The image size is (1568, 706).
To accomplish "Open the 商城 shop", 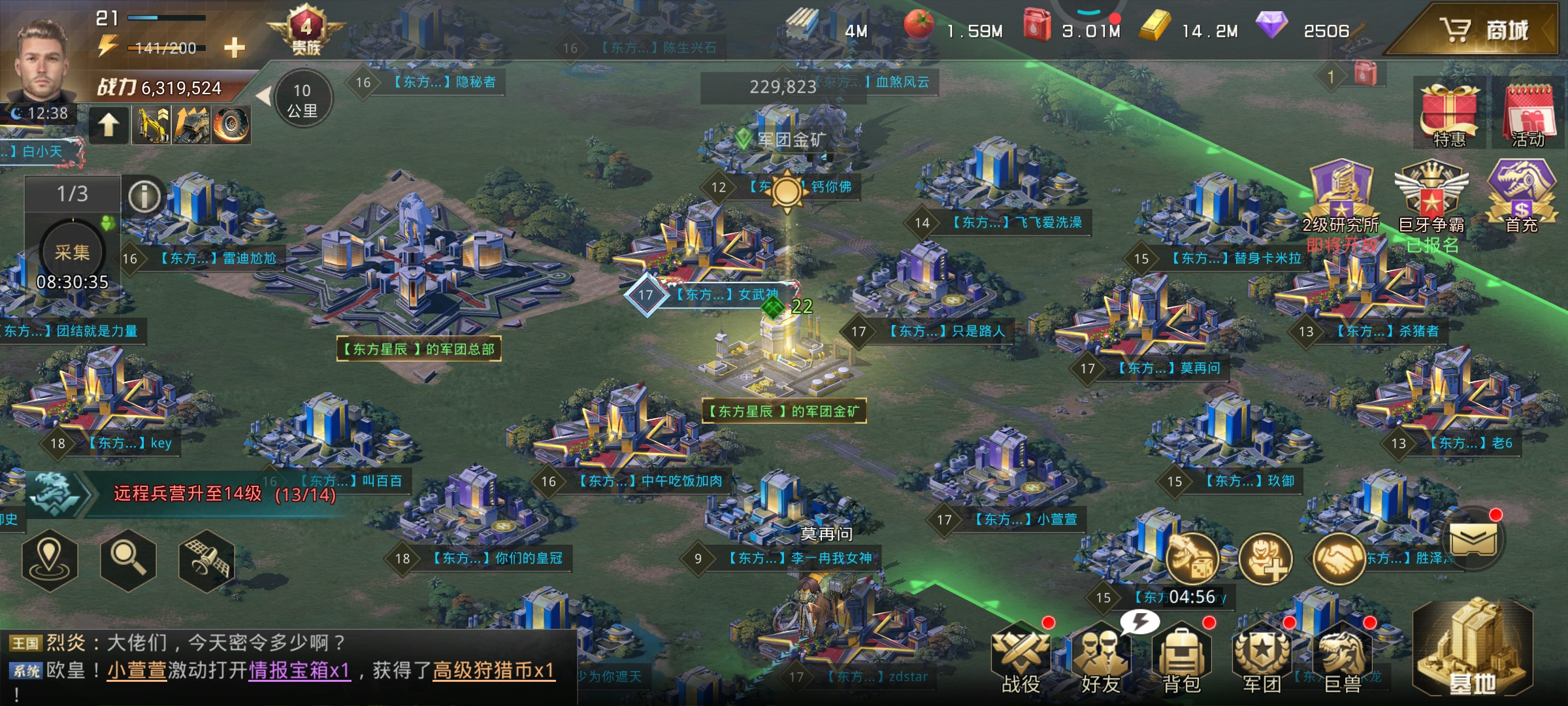I will 1483,30.
